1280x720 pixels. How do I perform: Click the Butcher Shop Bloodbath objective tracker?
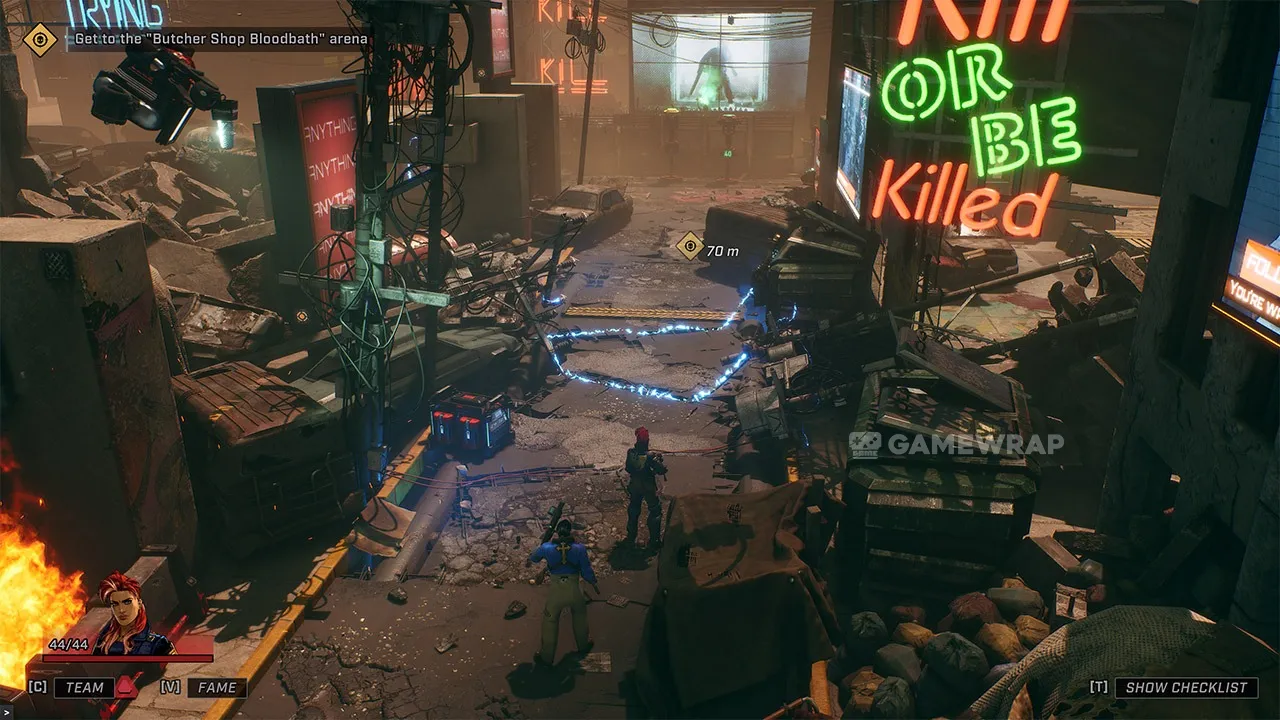pos(221,39)
